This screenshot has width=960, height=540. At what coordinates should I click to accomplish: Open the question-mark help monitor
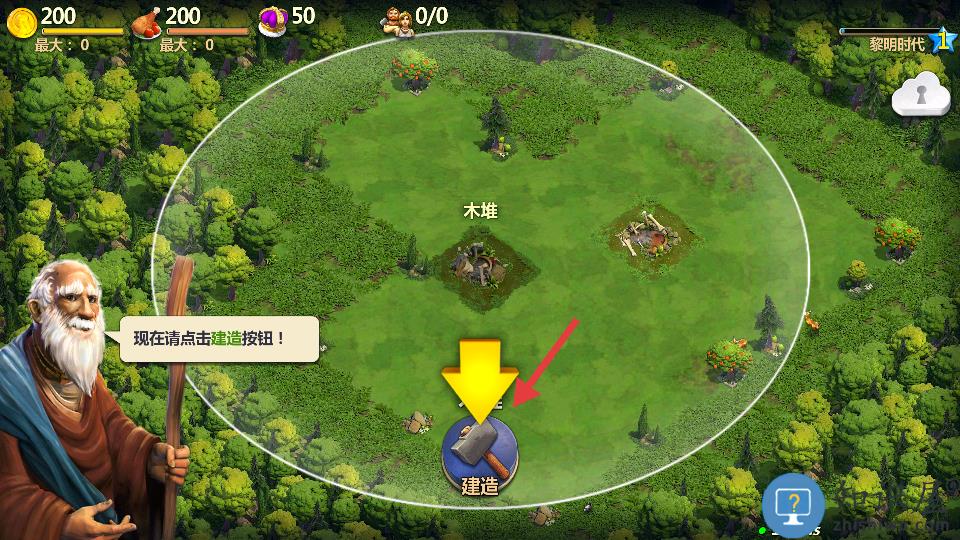point(793,506)
